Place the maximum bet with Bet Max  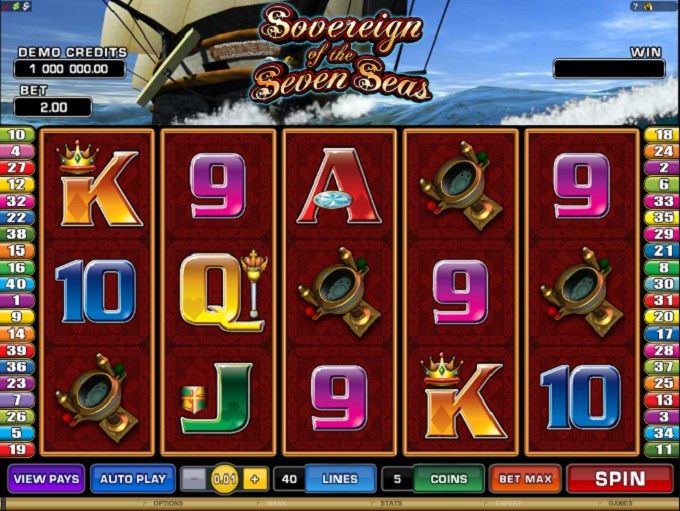pos(526,479)
